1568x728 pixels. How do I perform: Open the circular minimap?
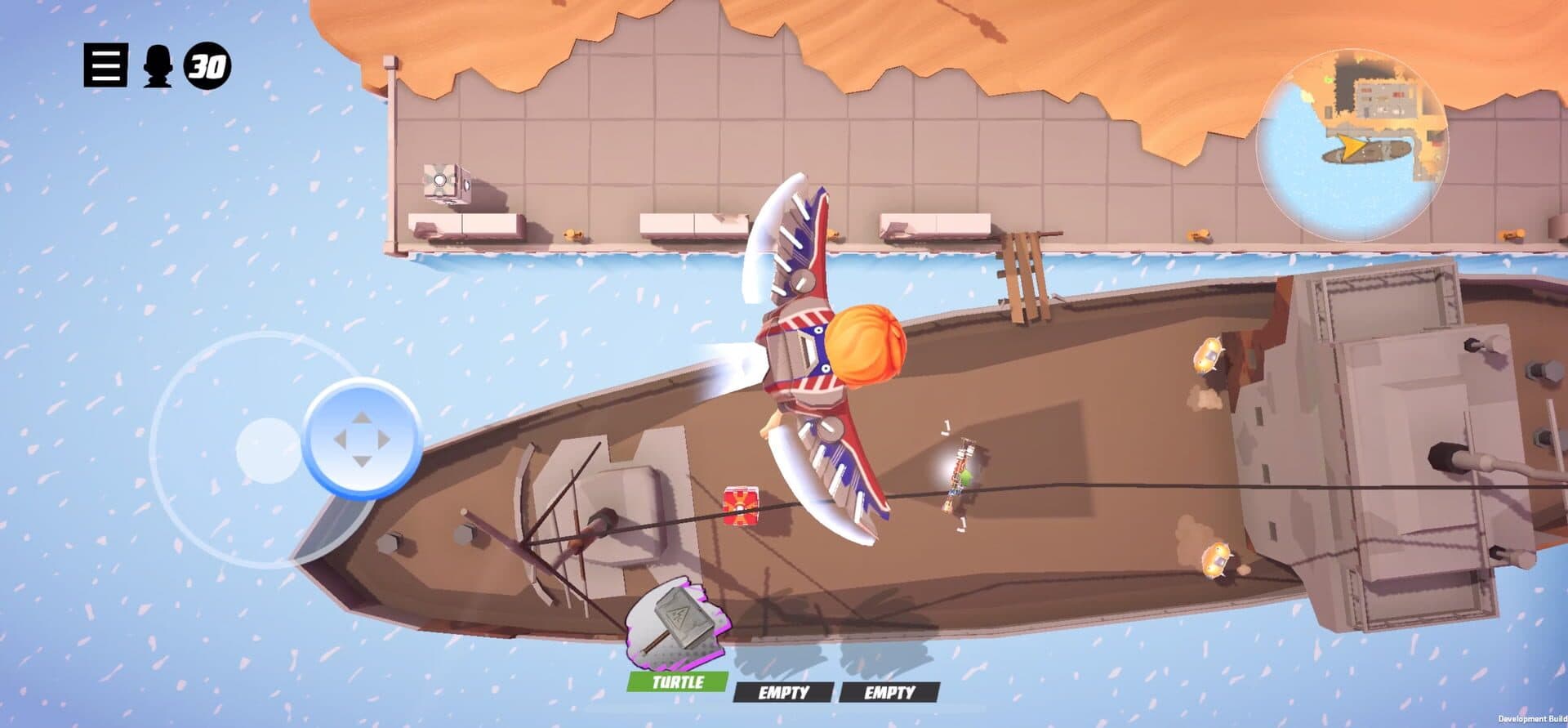(1352, 145)
